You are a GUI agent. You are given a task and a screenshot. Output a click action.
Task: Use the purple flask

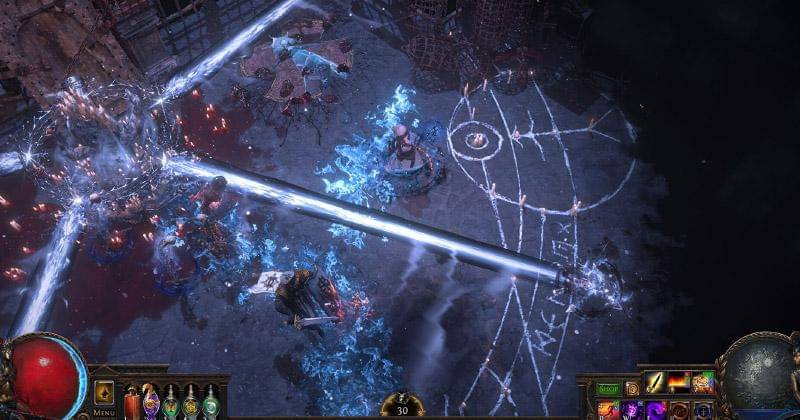click(151, 404)
